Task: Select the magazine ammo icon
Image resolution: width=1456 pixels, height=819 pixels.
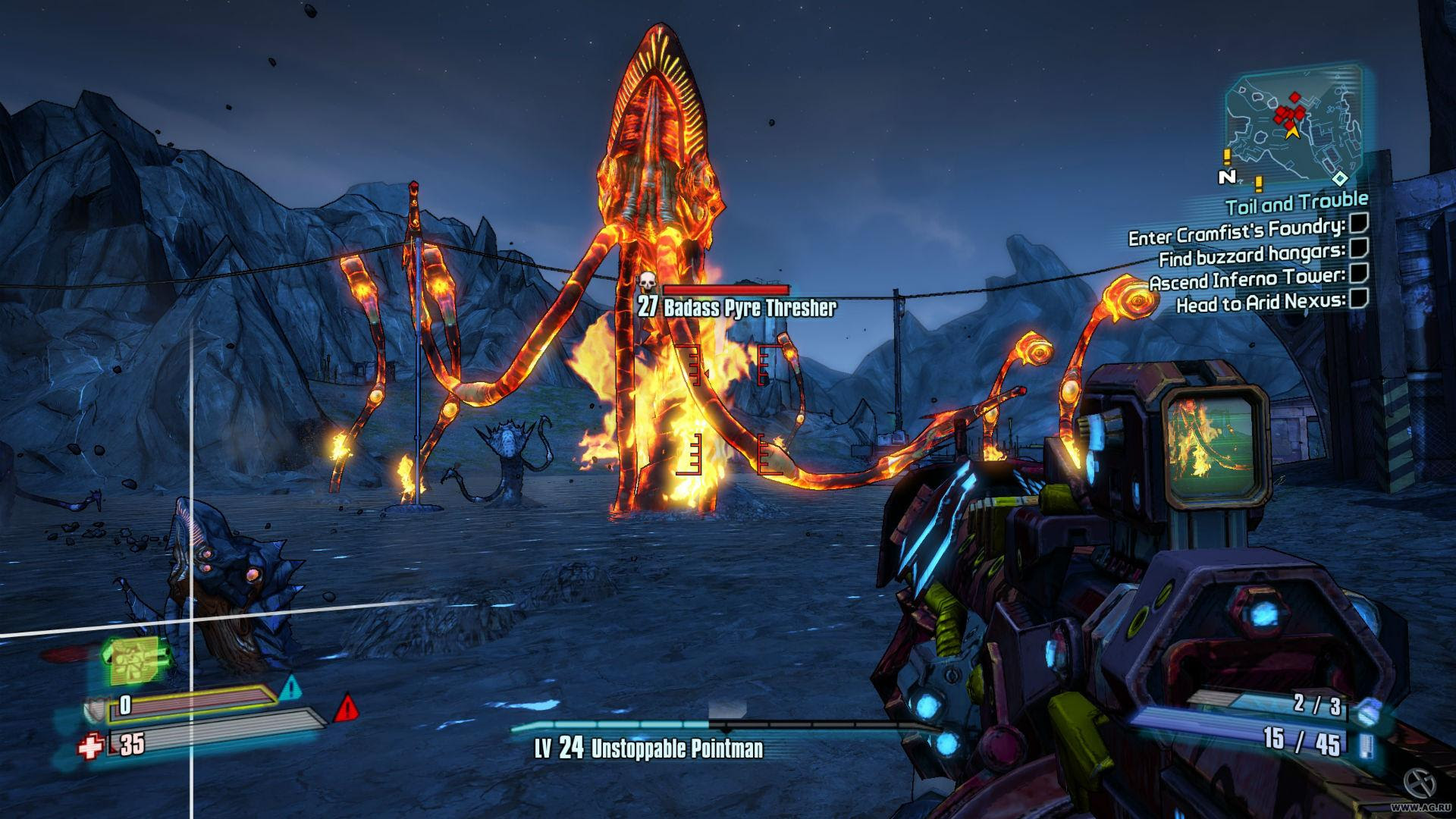Action: click(1365, 745)
